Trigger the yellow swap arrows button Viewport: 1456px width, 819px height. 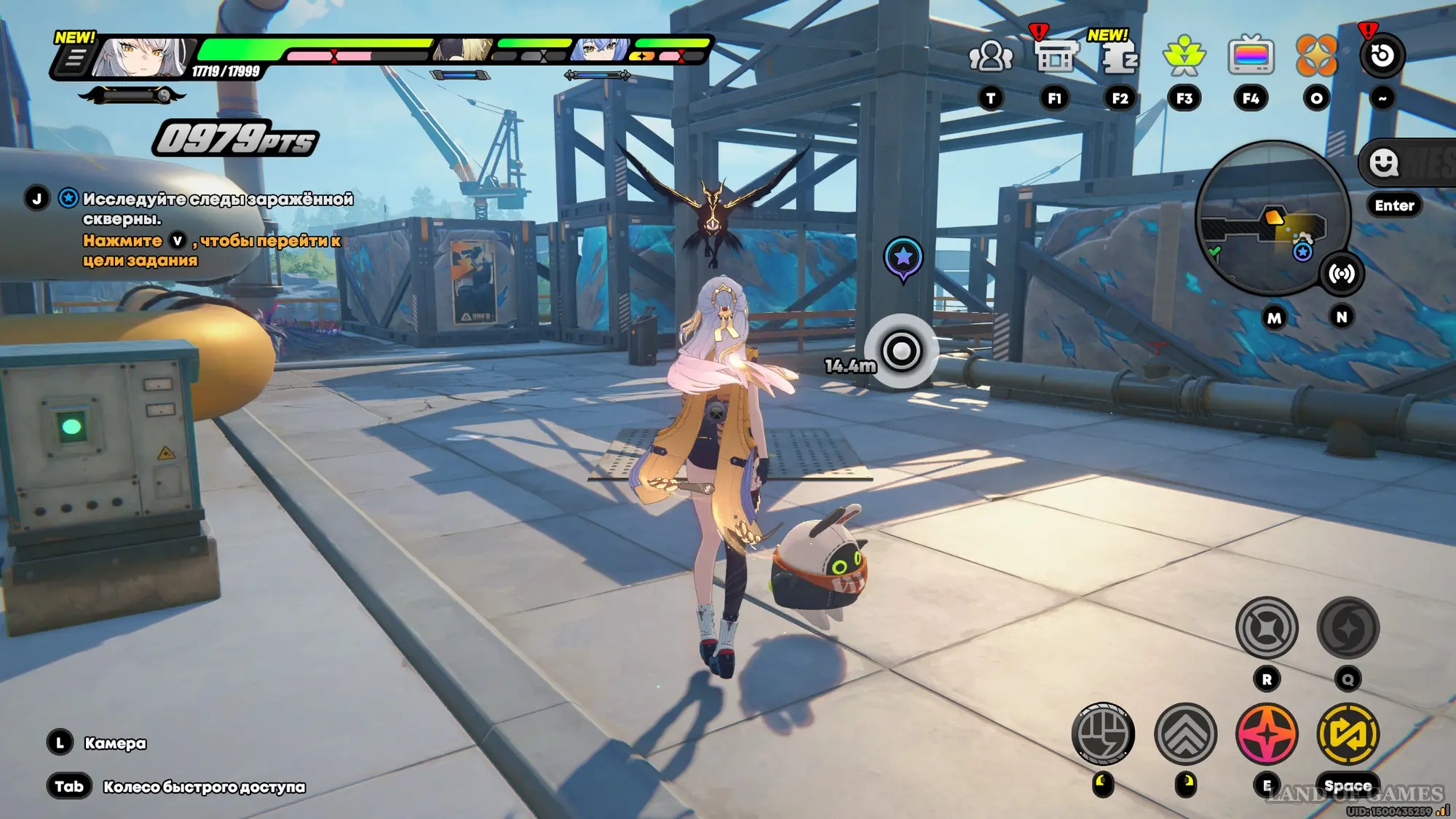[x=1348, y=734]
